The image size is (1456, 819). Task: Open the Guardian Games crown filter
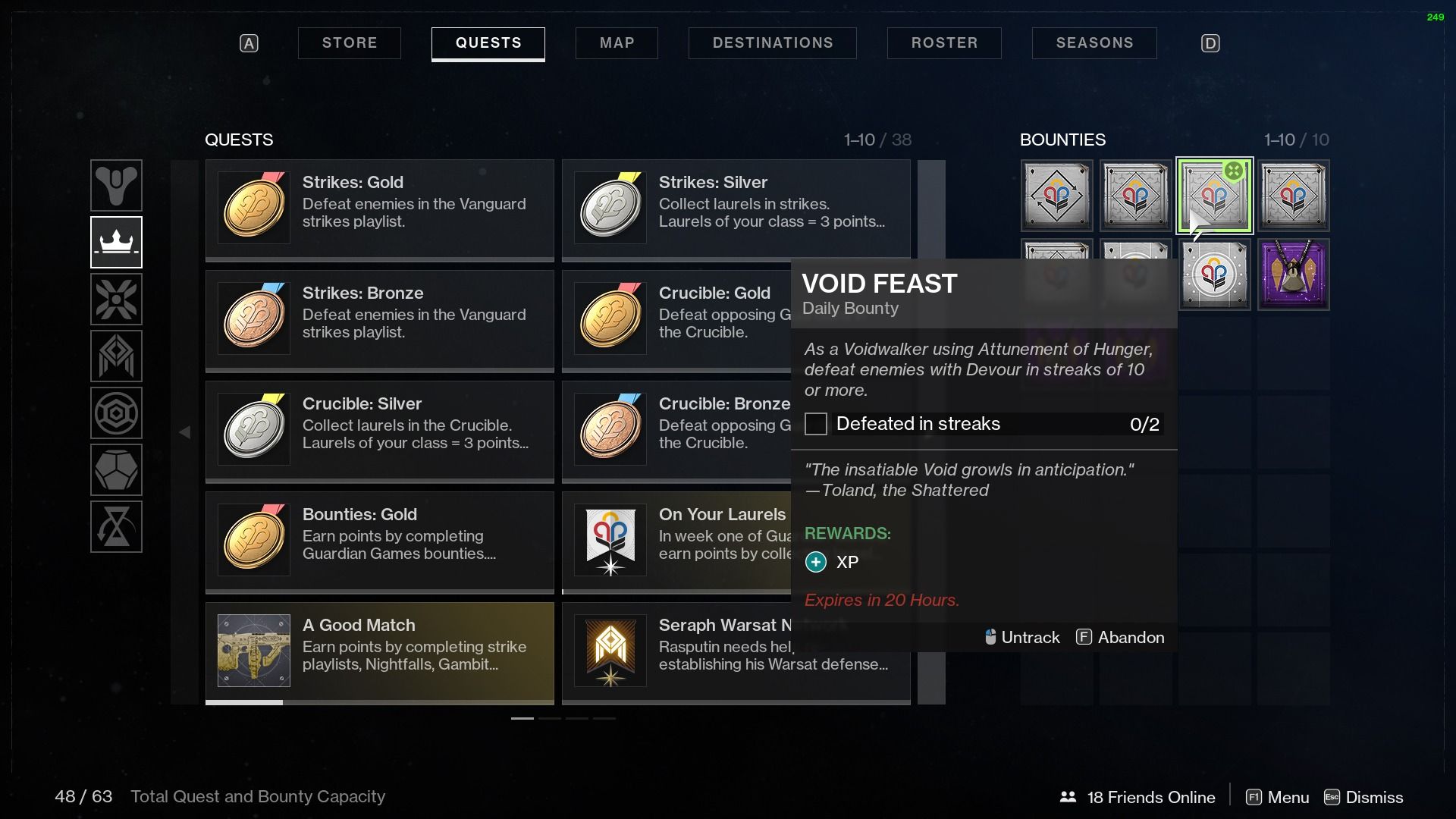click(x=117, y=242)
